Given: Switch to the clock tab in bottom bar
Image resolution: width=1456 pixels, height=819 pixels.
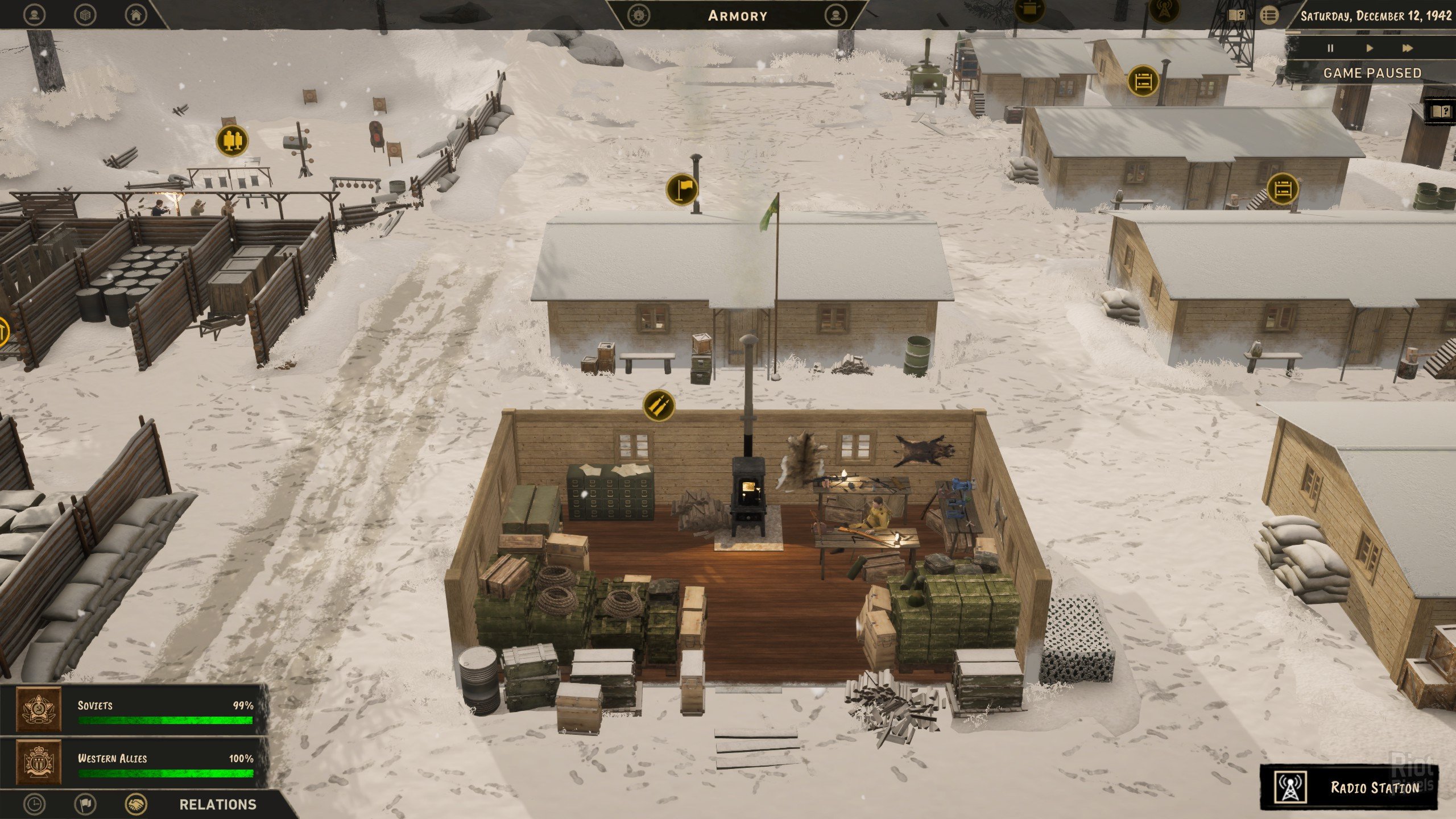Looking at the screenshot, I should pyautogui.click(x=36, y=804).
